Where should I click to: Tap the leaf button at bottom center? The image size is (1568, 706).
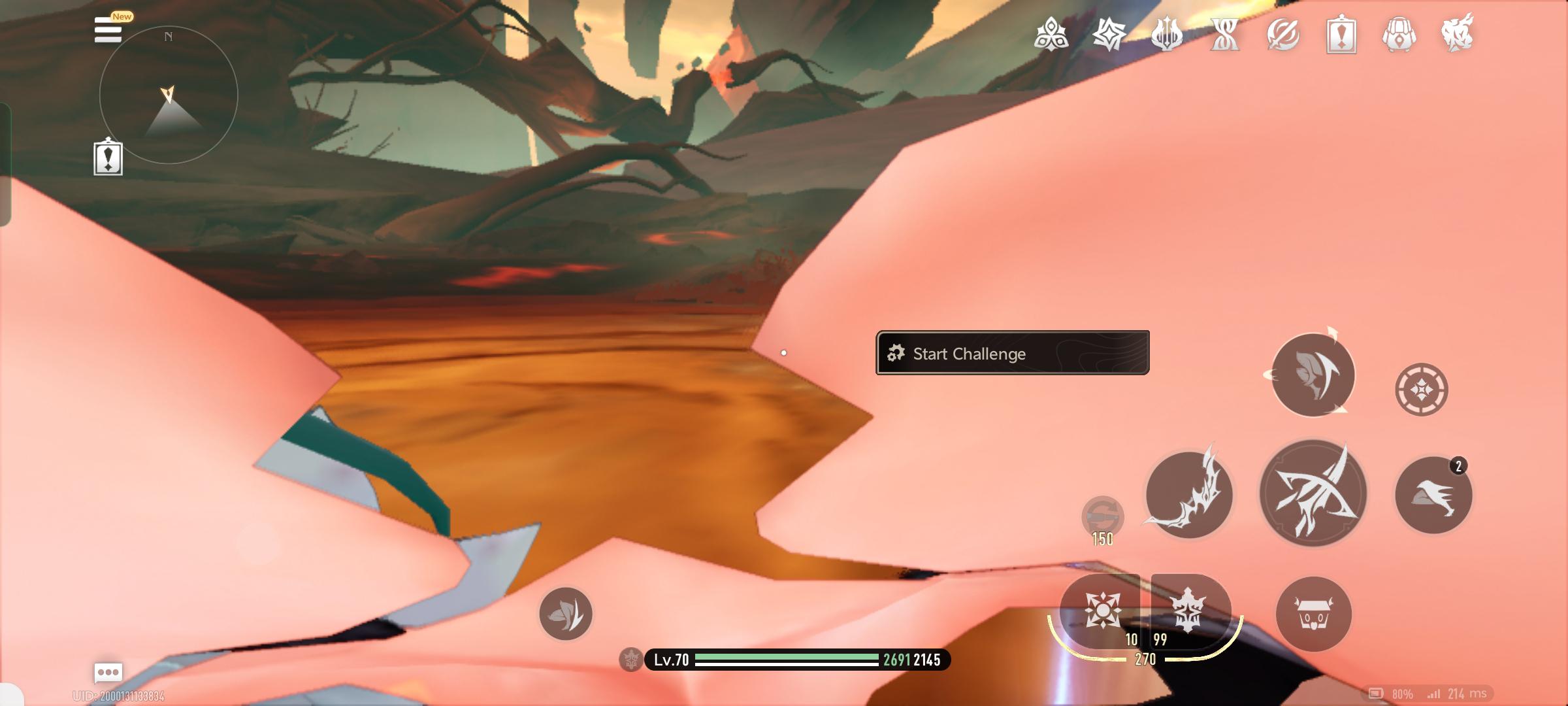coord(566,614)
